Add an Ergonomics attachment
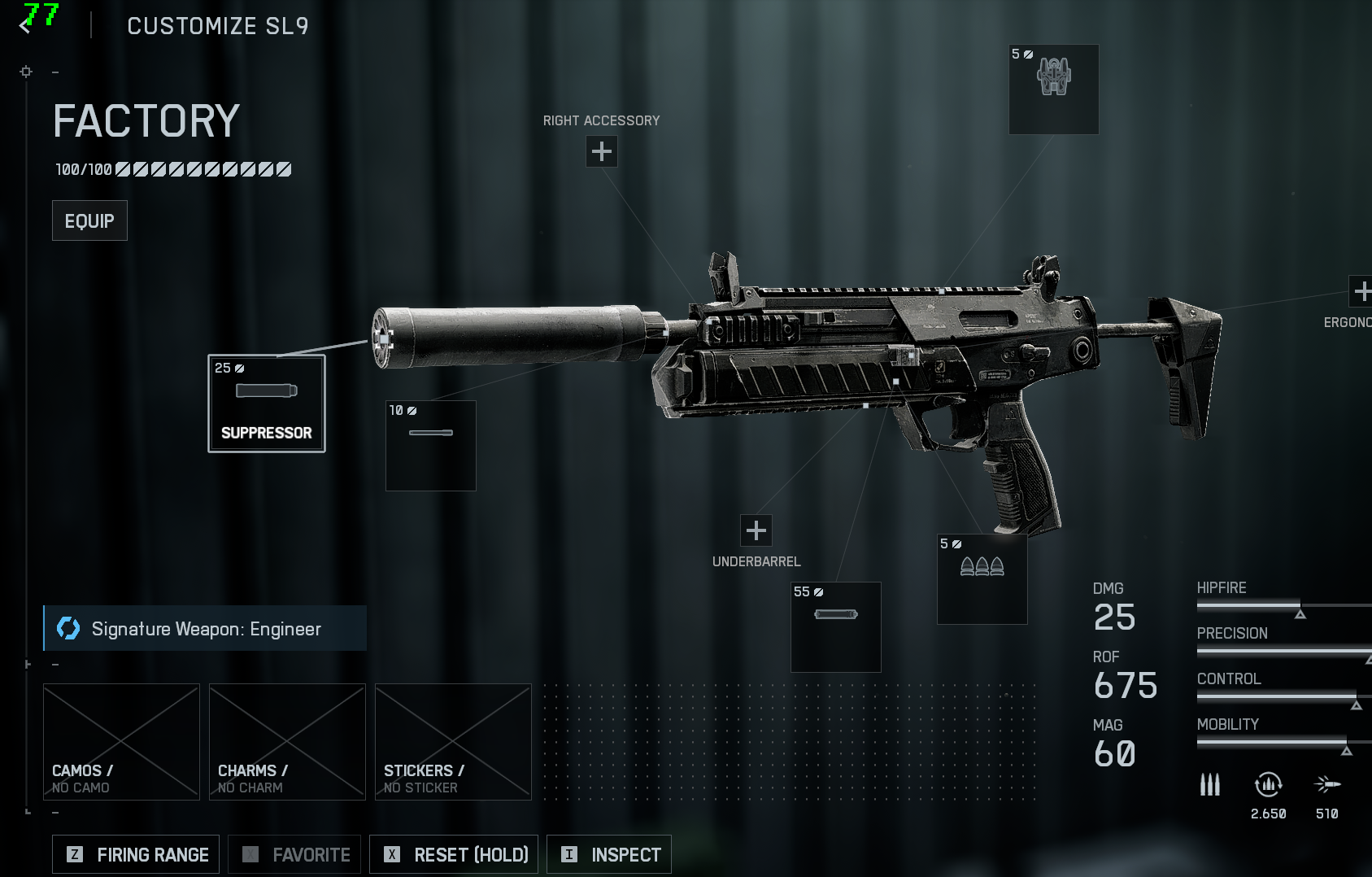This screenshot has height=877, width=1372. click(1361, 290)
